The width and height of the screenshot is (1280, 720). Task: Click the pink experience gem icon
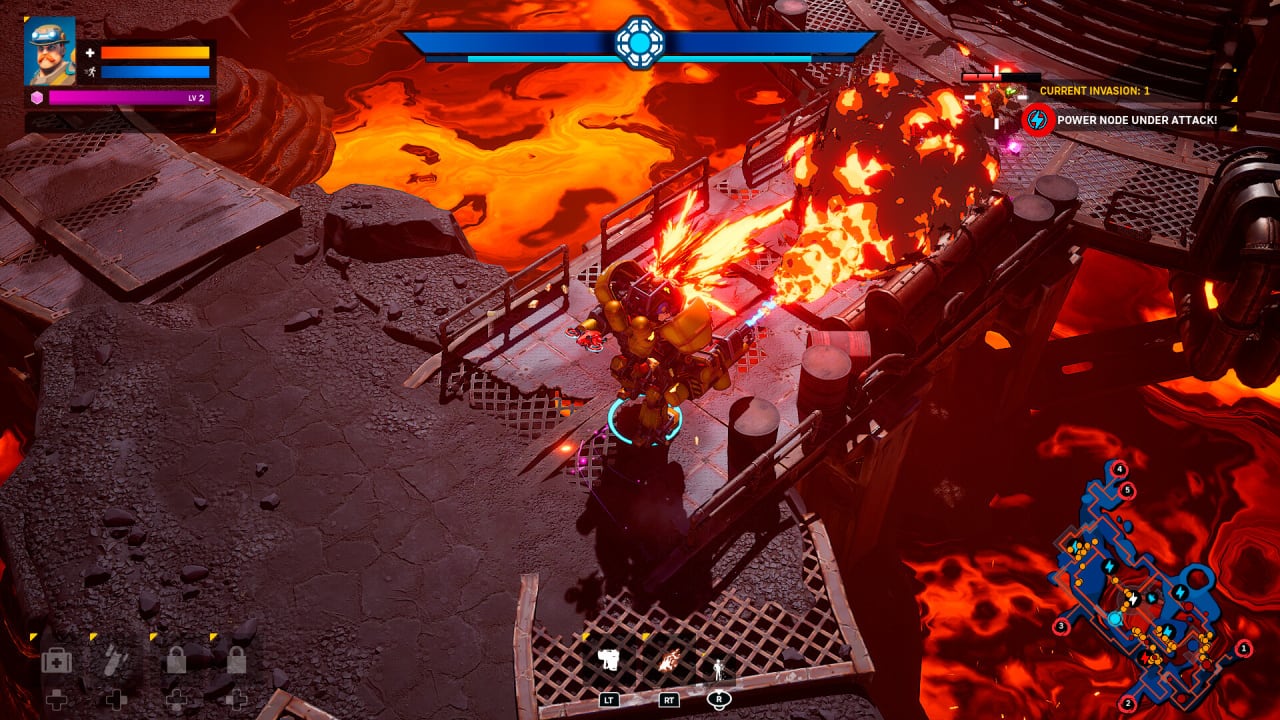37,97
